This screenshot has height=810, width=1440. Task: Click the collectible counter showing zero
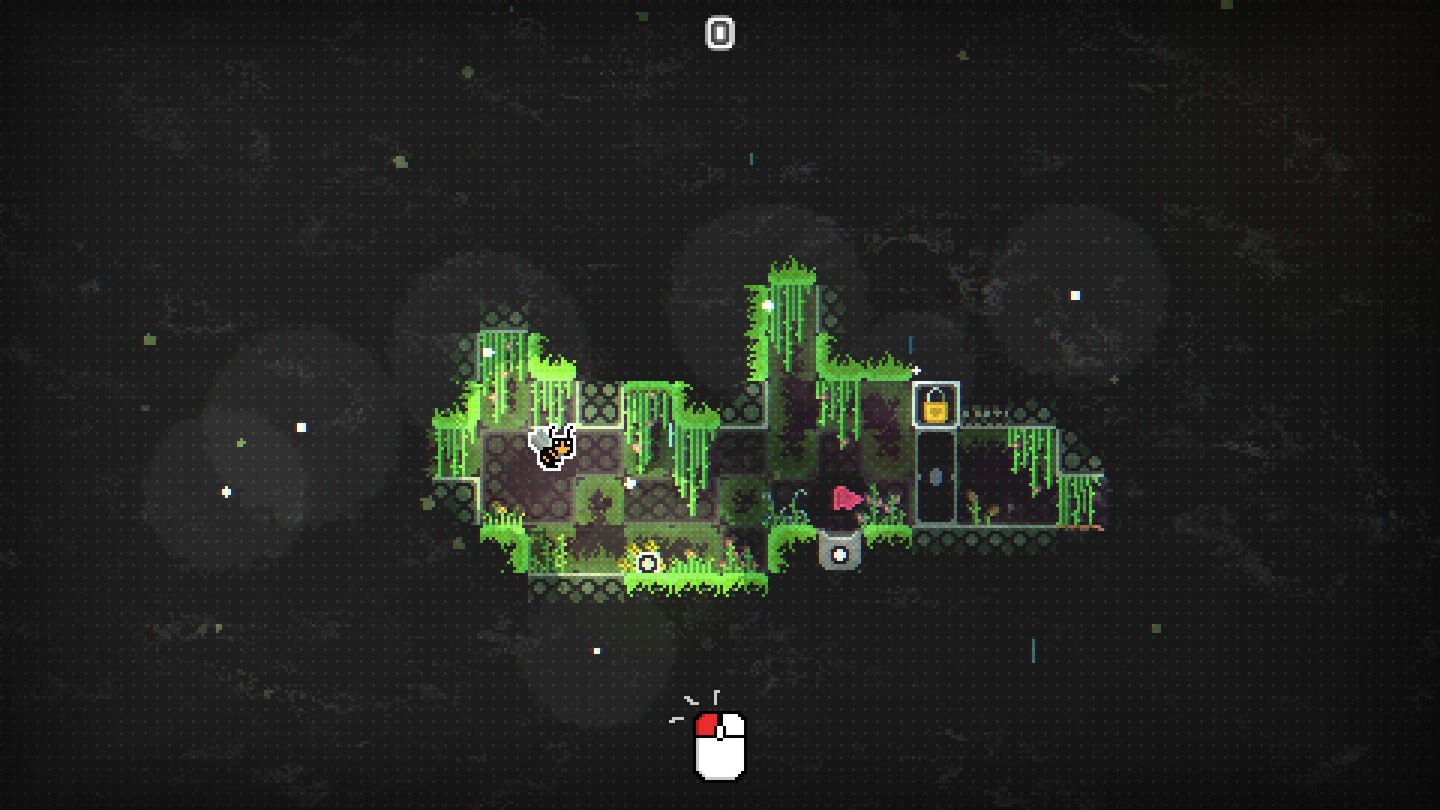[720, 33]
